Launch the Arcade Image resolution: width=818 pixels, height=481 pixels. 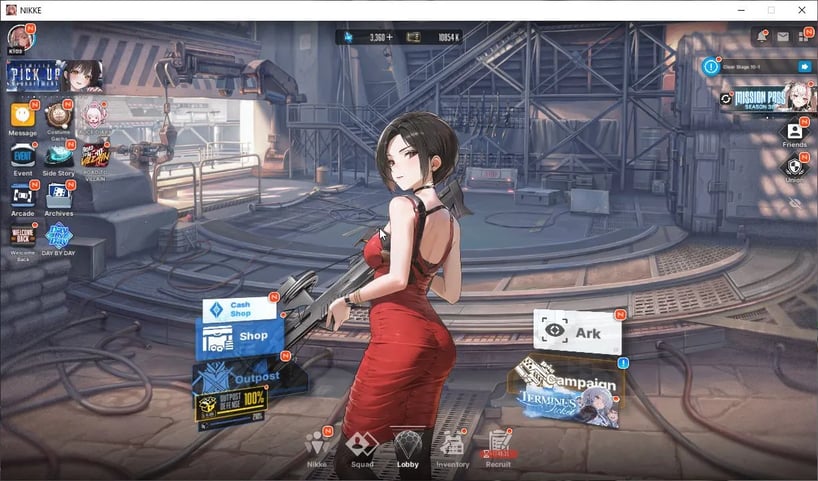click(22, 196)
